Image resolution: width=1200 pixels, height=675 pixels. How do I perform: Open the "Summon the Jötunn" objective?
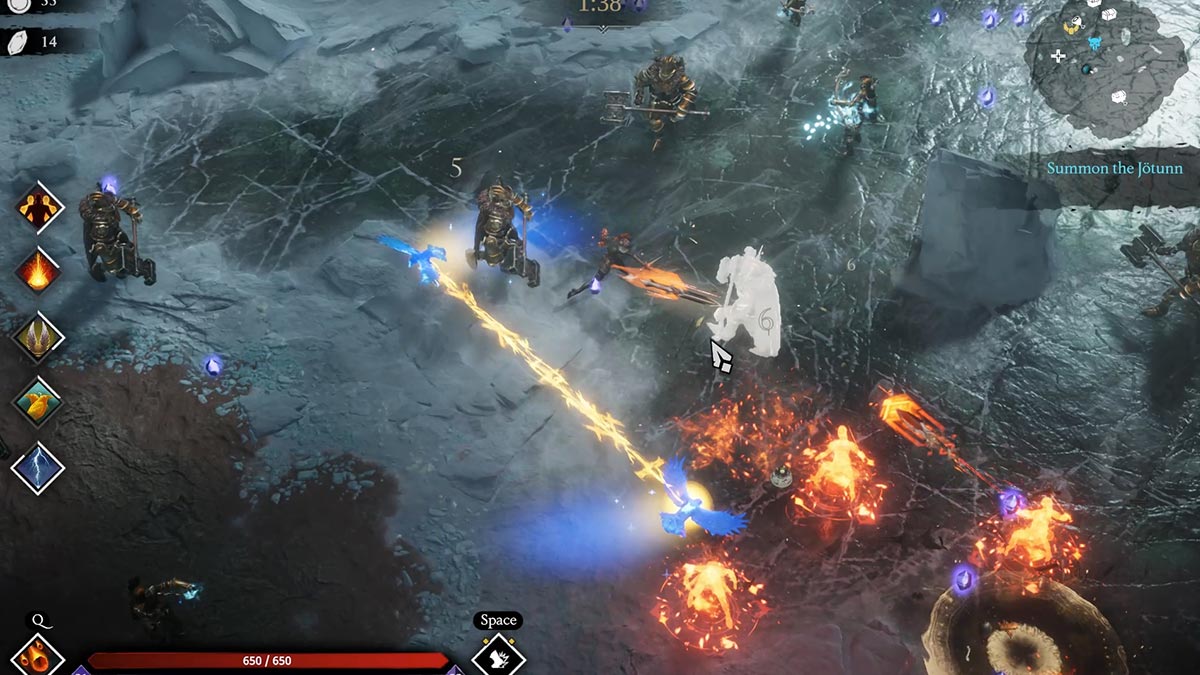[1114, 168]
